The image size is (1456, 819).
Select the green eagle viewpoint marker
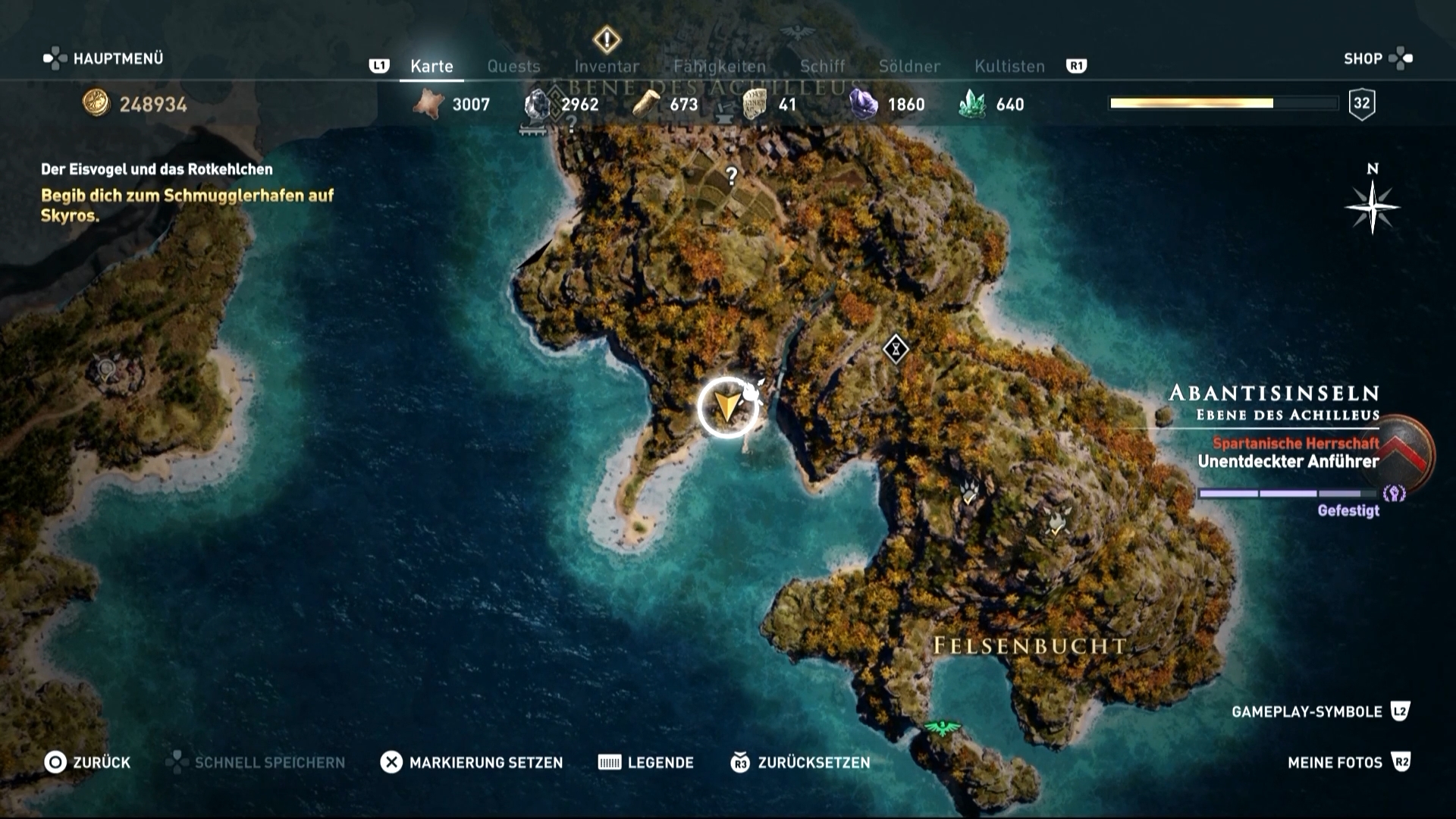(942, 729)
